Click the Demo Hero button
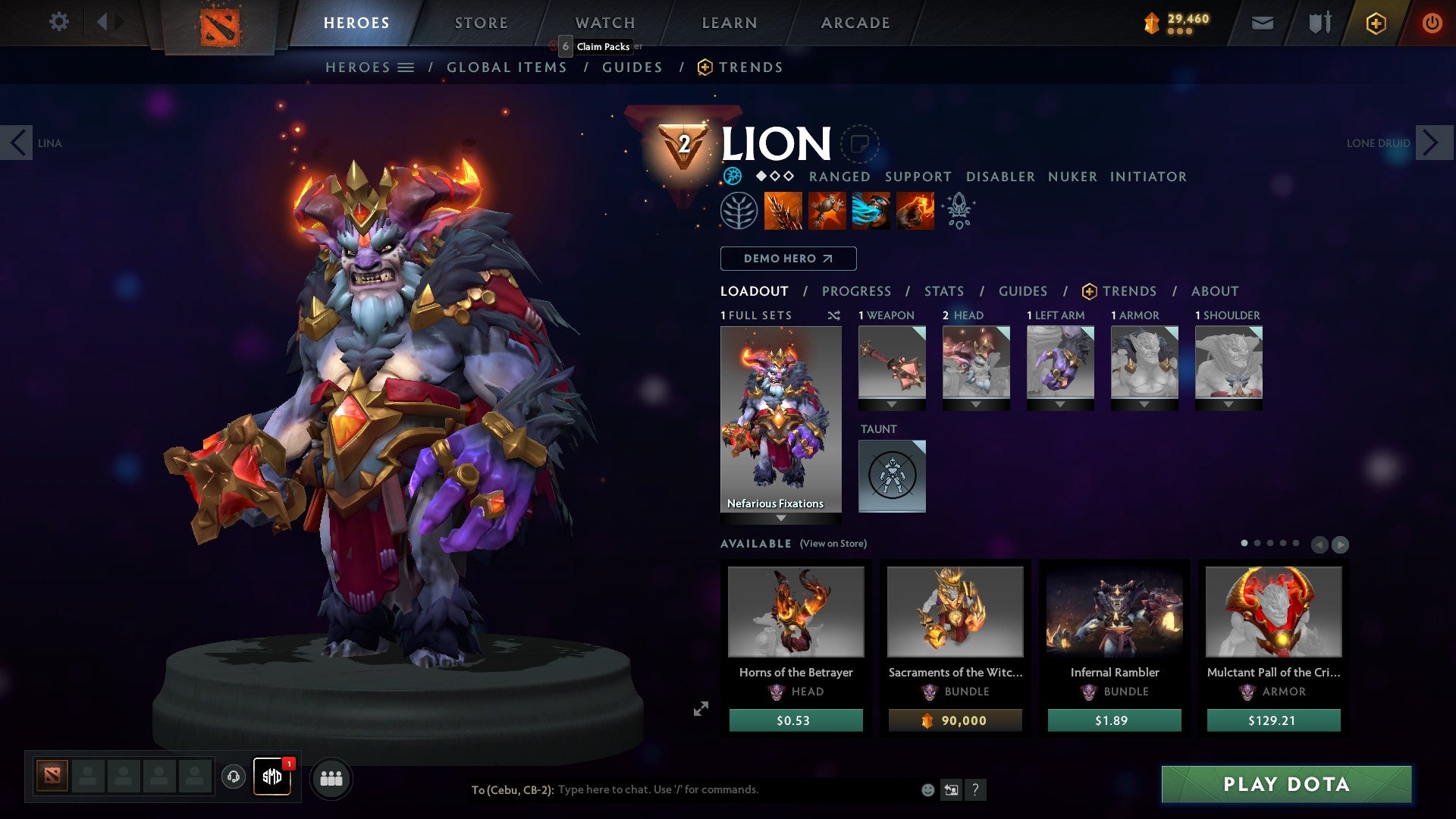This screenshot has width=1456, height=819. [x=787, y=258]
